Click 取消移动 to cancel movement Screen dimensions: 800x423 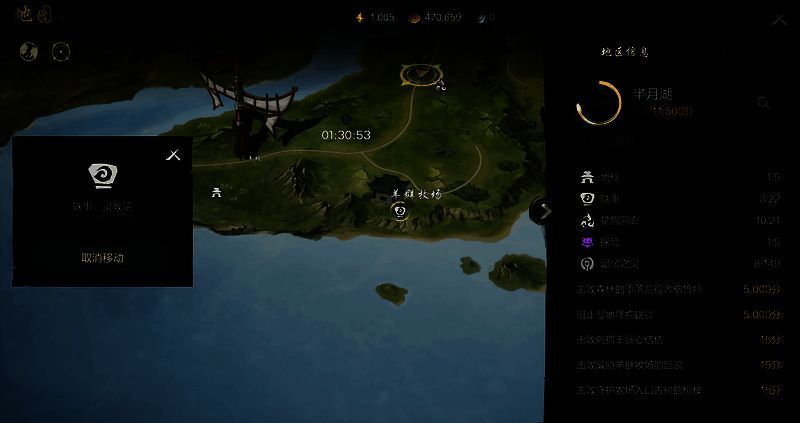[102, 258]
